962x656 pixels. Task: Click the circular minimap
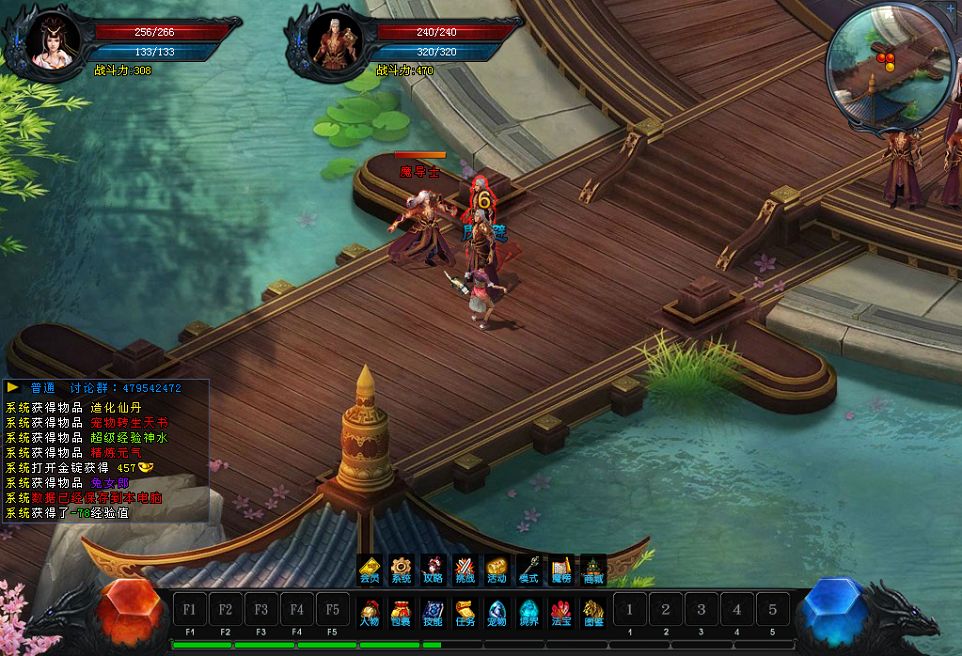pos(886,66)
